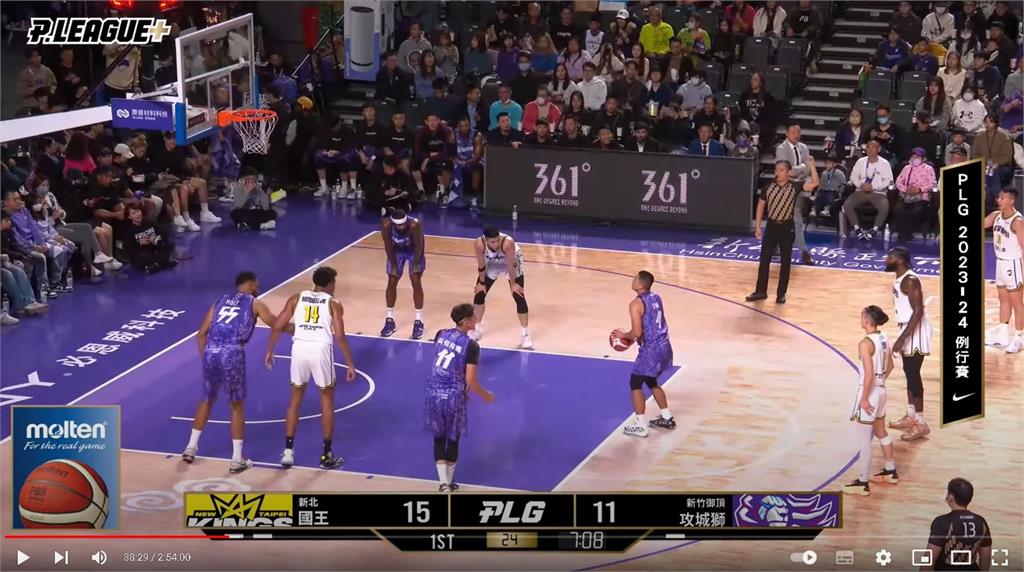Image resolution: width=1024 pixels, height=572 pixels.
Task: Open the video player settings gear
Action: (x=883, y=557)
